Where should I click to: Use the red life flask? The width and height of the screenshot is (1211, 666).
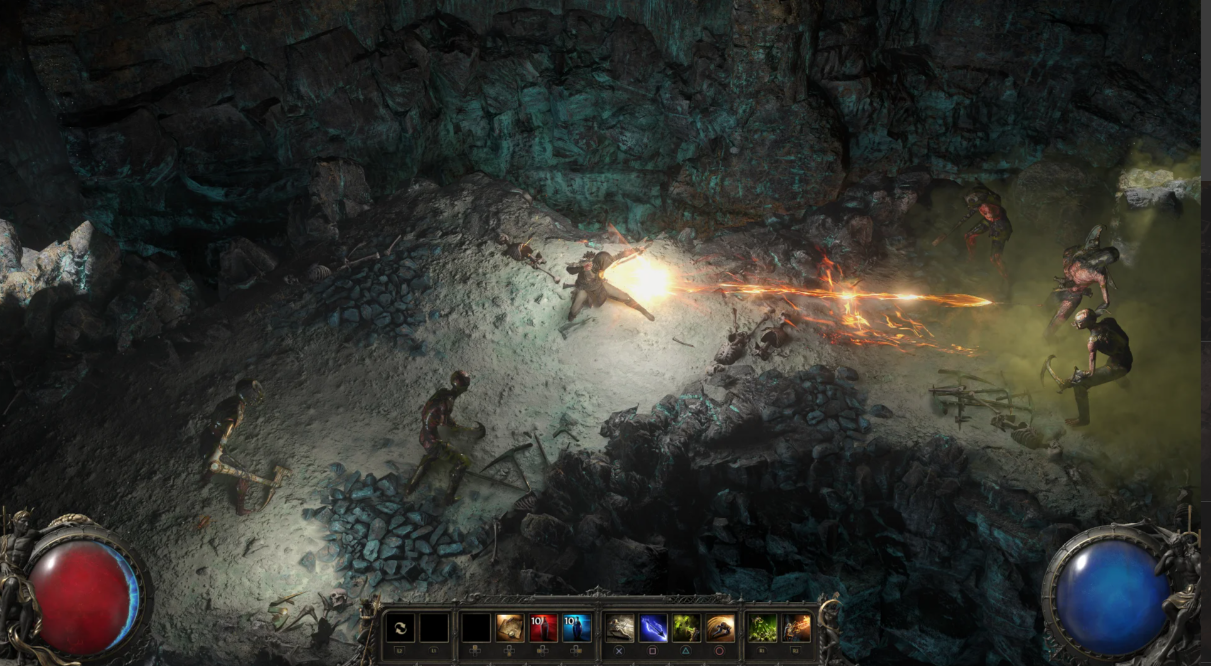pos(543,628)
